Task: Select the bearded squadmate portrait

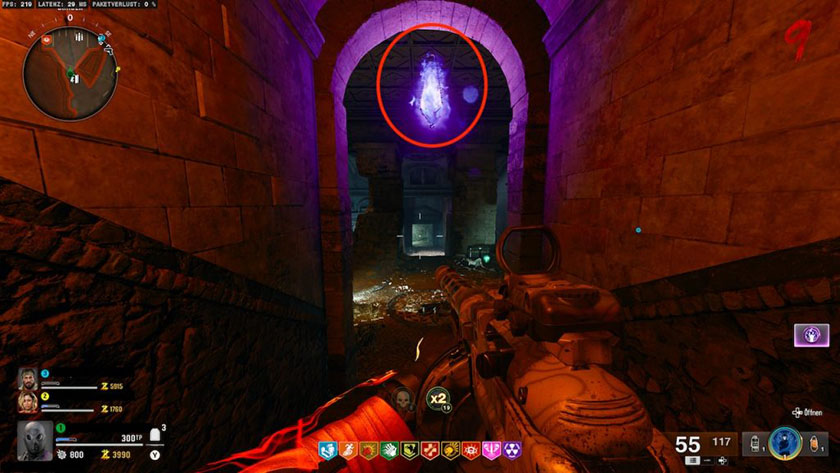Action: click(x=28, y=379)
